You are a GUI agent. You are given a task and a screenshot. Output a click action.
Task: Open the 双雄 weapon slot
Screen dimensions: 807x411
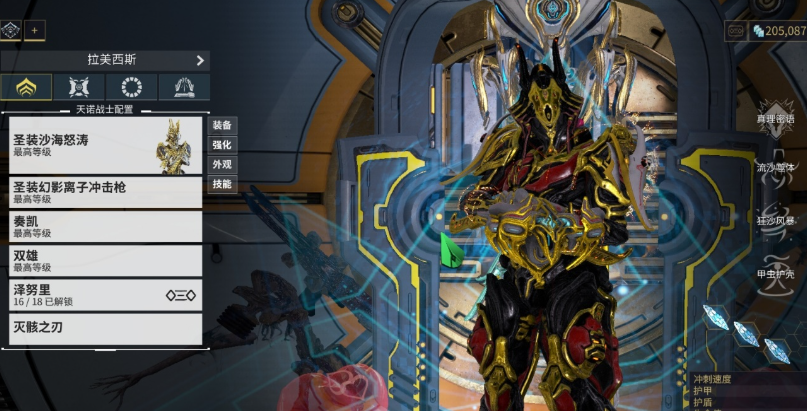(105, 261)
